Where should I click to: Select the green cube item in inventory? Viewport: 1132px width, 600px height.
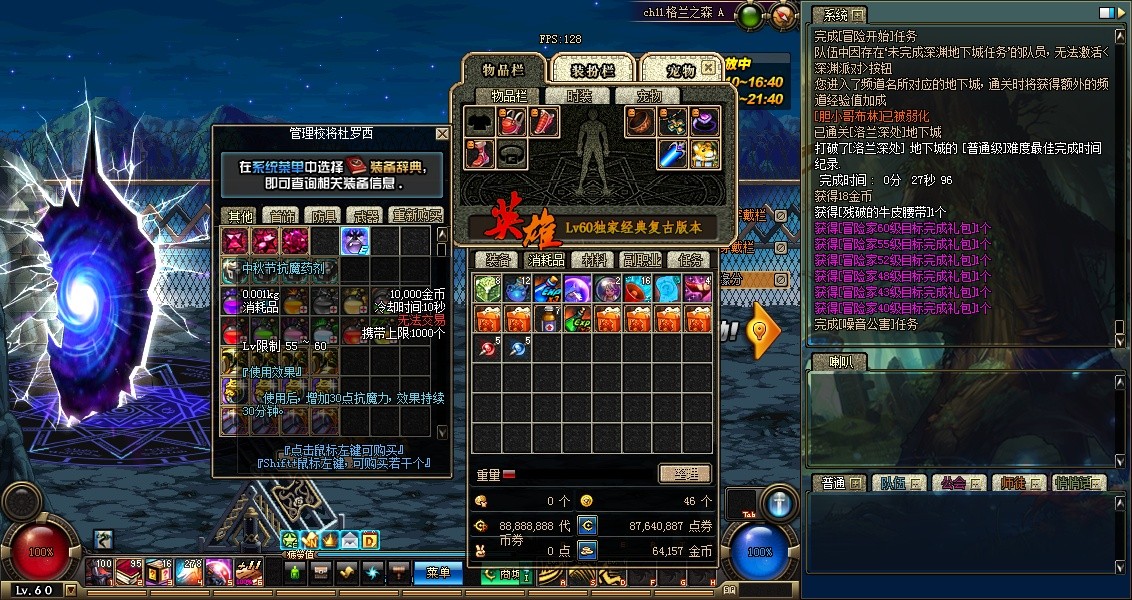[487, 289]
